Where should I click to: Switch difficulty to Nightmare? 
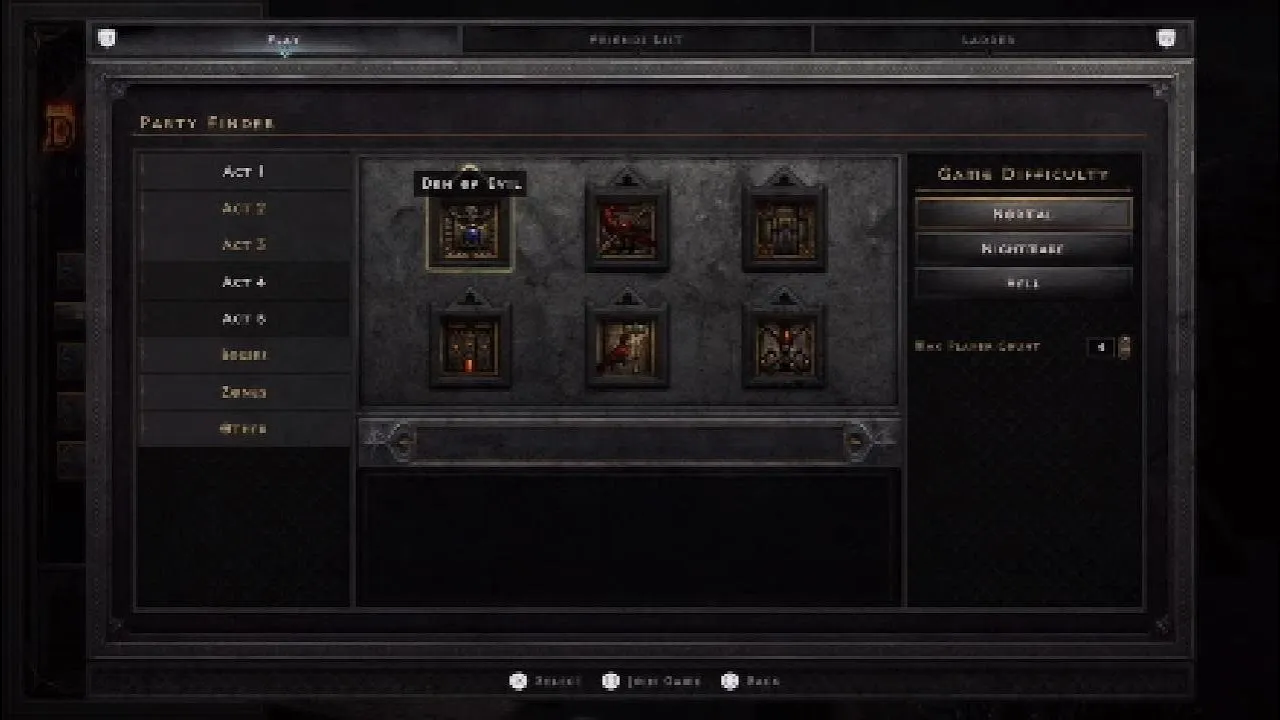(1023, 248)
